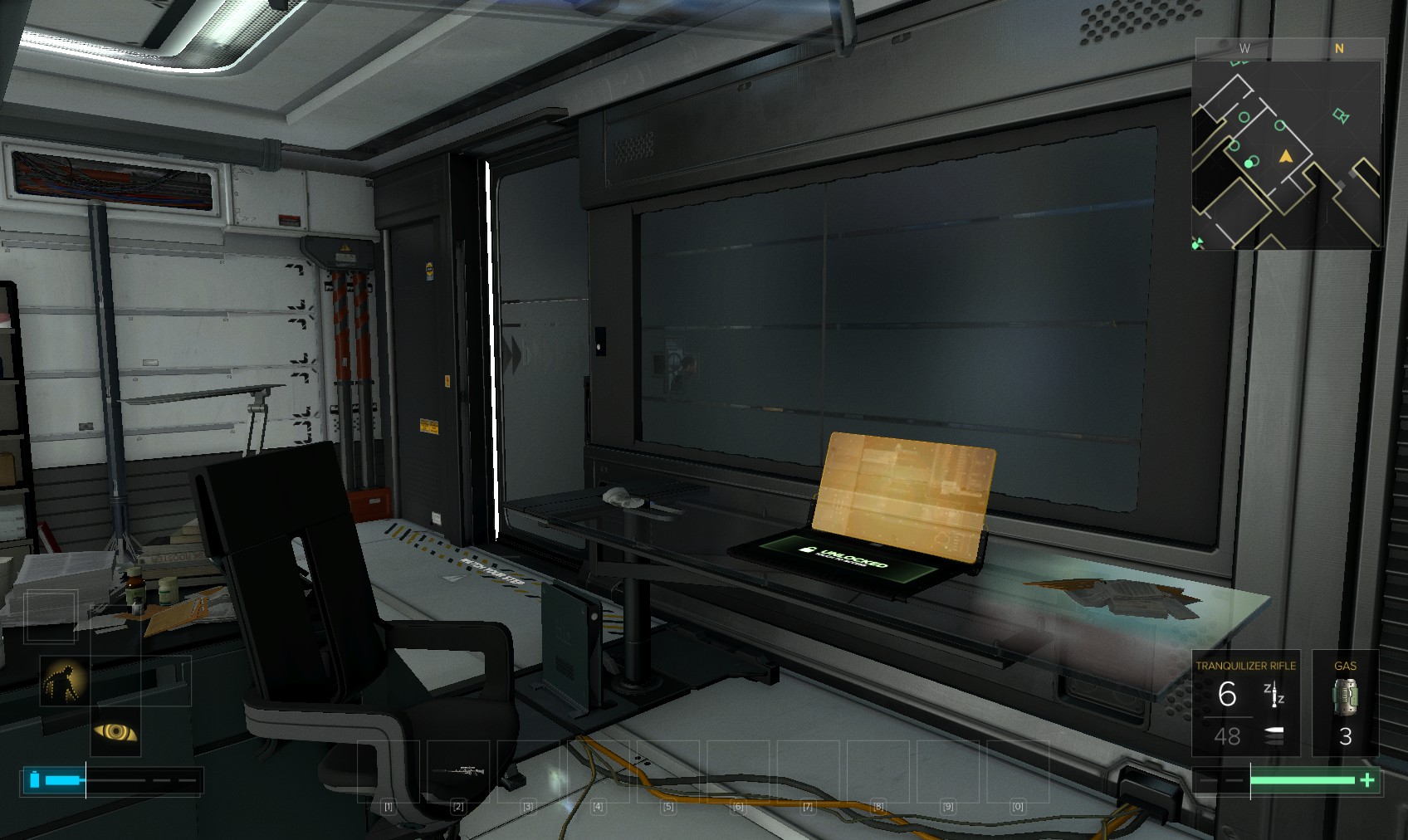
Task: Activate the glass-shield cloaking augmentation icon
Action: (x=65, y=681)
